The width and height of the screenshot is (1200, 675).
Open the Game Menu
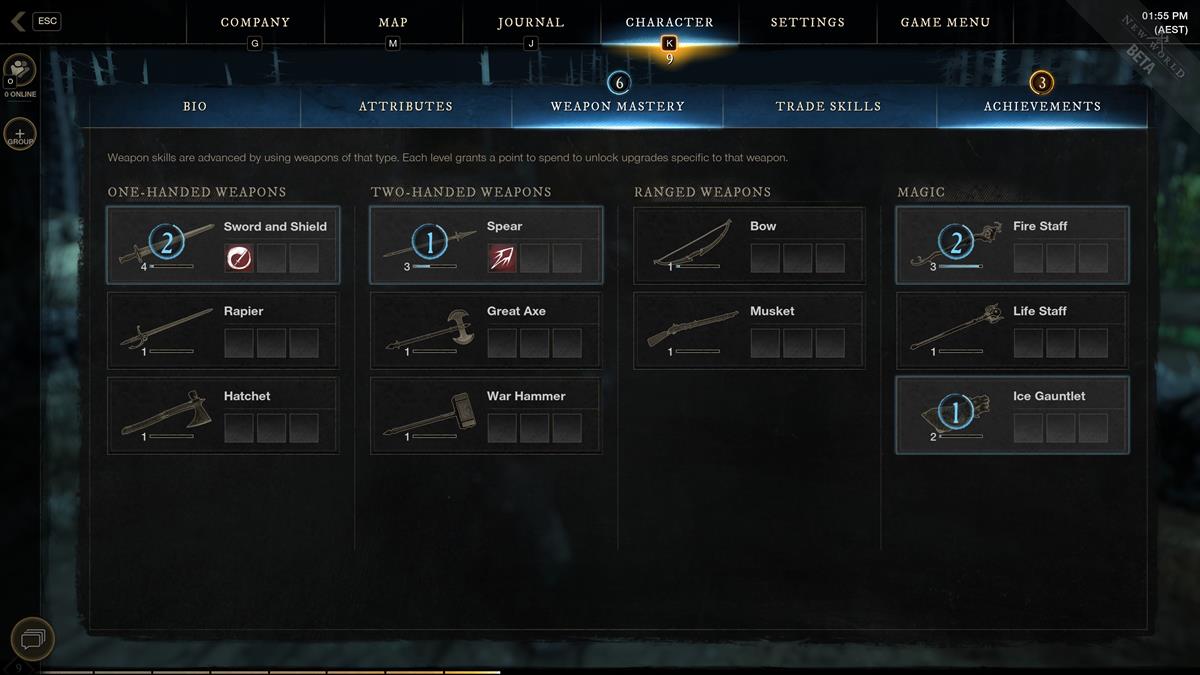[x=945, y=22]
